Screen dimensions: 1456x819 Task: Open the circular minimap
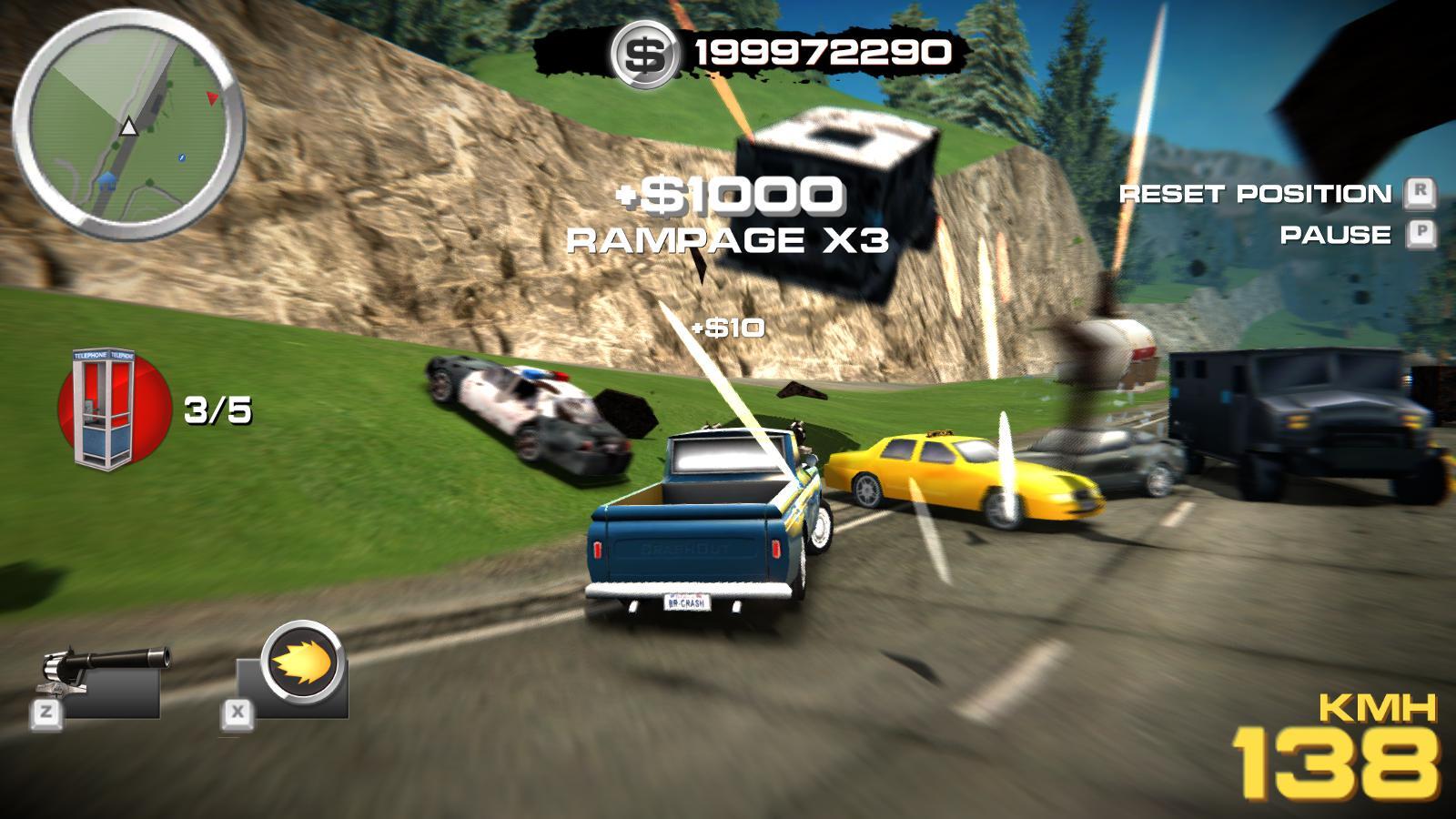130,126
